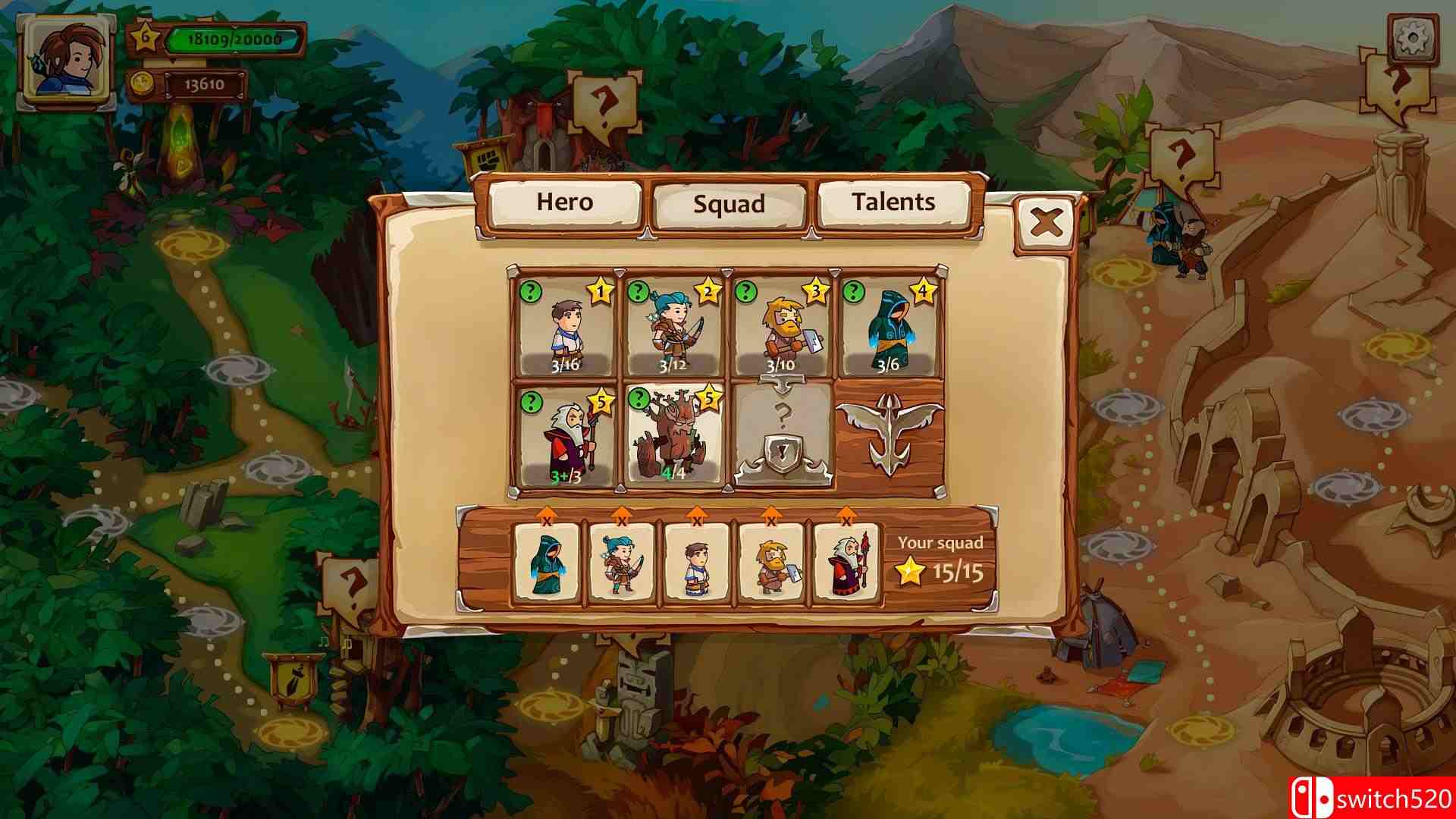Click the gold counter showing 13610
Viewport: 1456px width, 819px height.
tap(206, 86)
